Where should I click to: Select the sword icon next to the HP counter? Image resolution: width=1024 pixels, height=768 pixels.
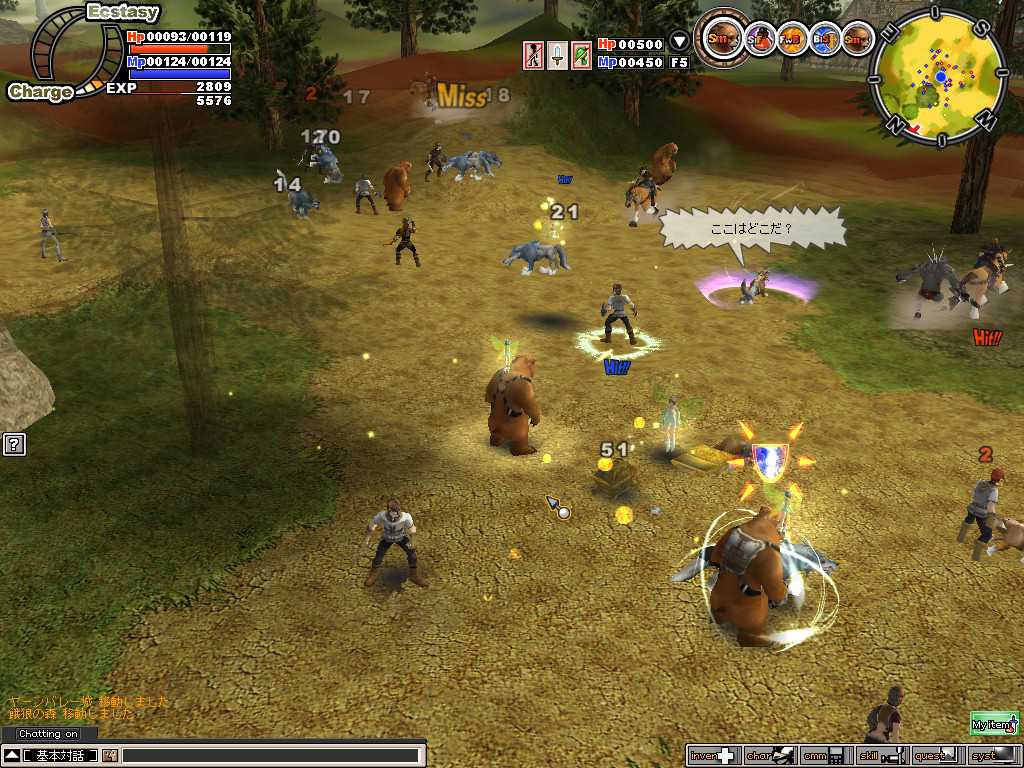tap(557, 55)
